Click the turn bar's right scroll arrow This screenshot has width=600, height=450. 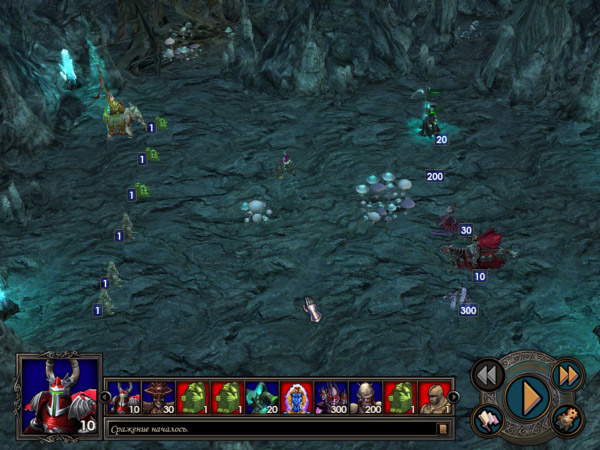click(x=453, y=397)
